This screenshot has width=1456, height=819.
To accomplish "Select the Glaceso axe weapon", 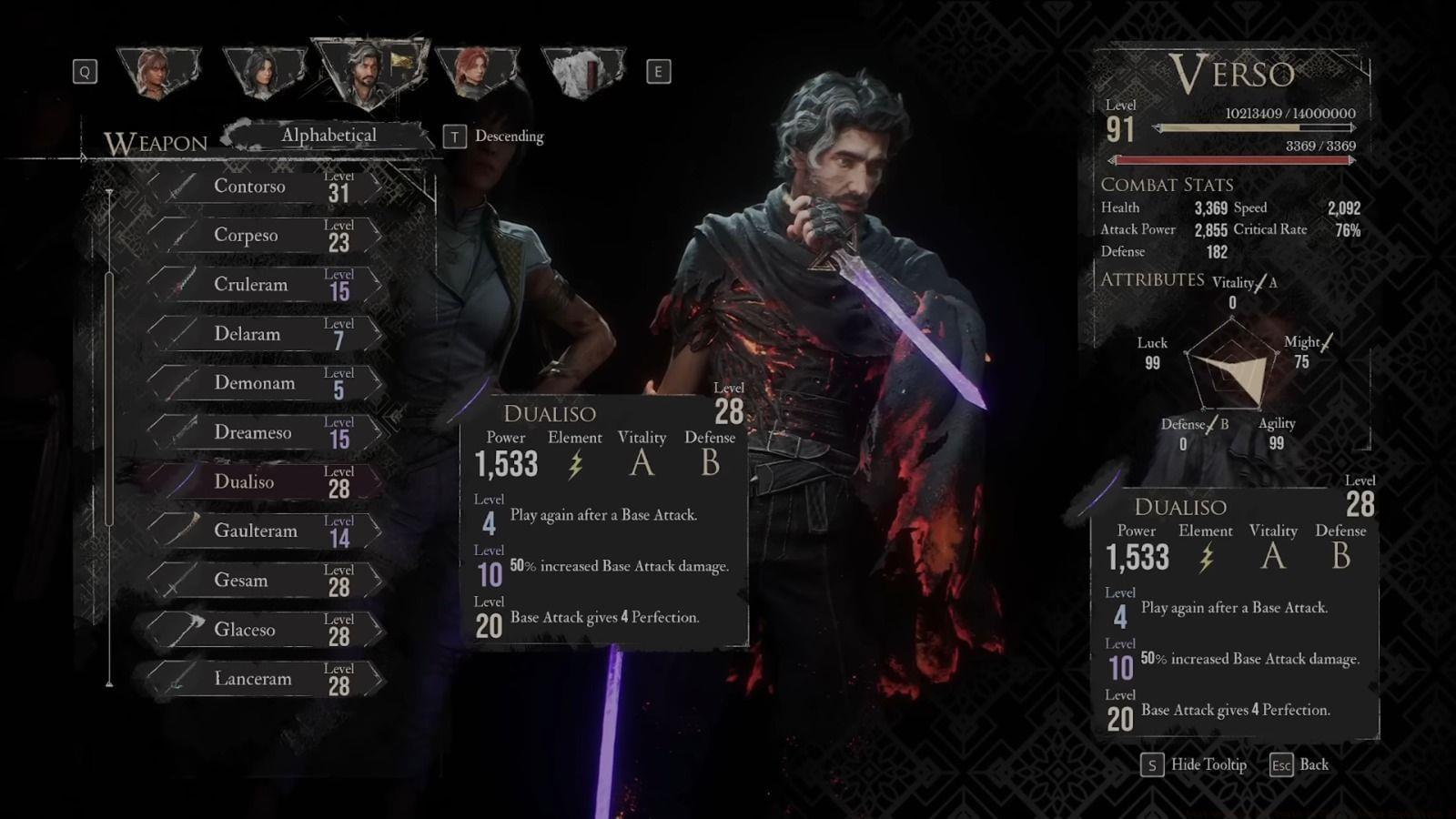I will coord(264,630).
